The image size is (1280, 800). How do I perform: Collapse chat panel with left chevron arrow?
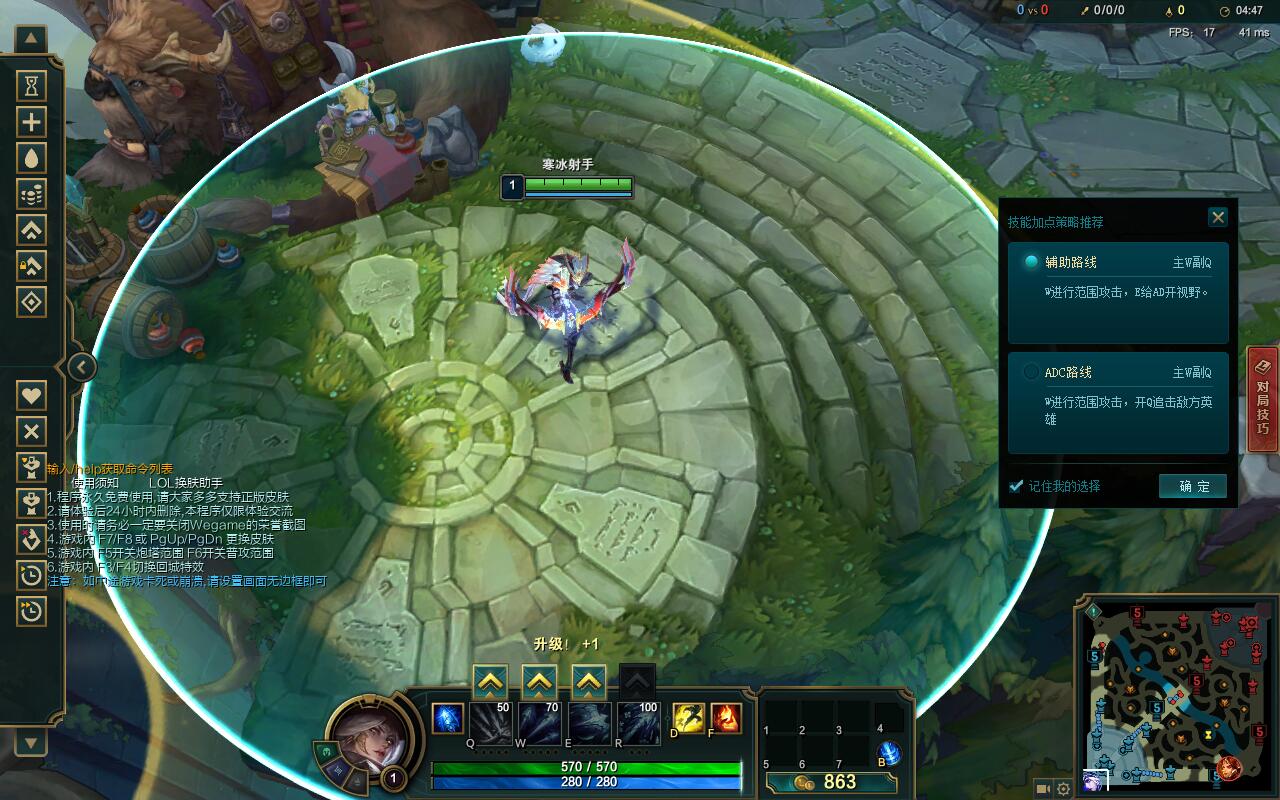(80, 366)
